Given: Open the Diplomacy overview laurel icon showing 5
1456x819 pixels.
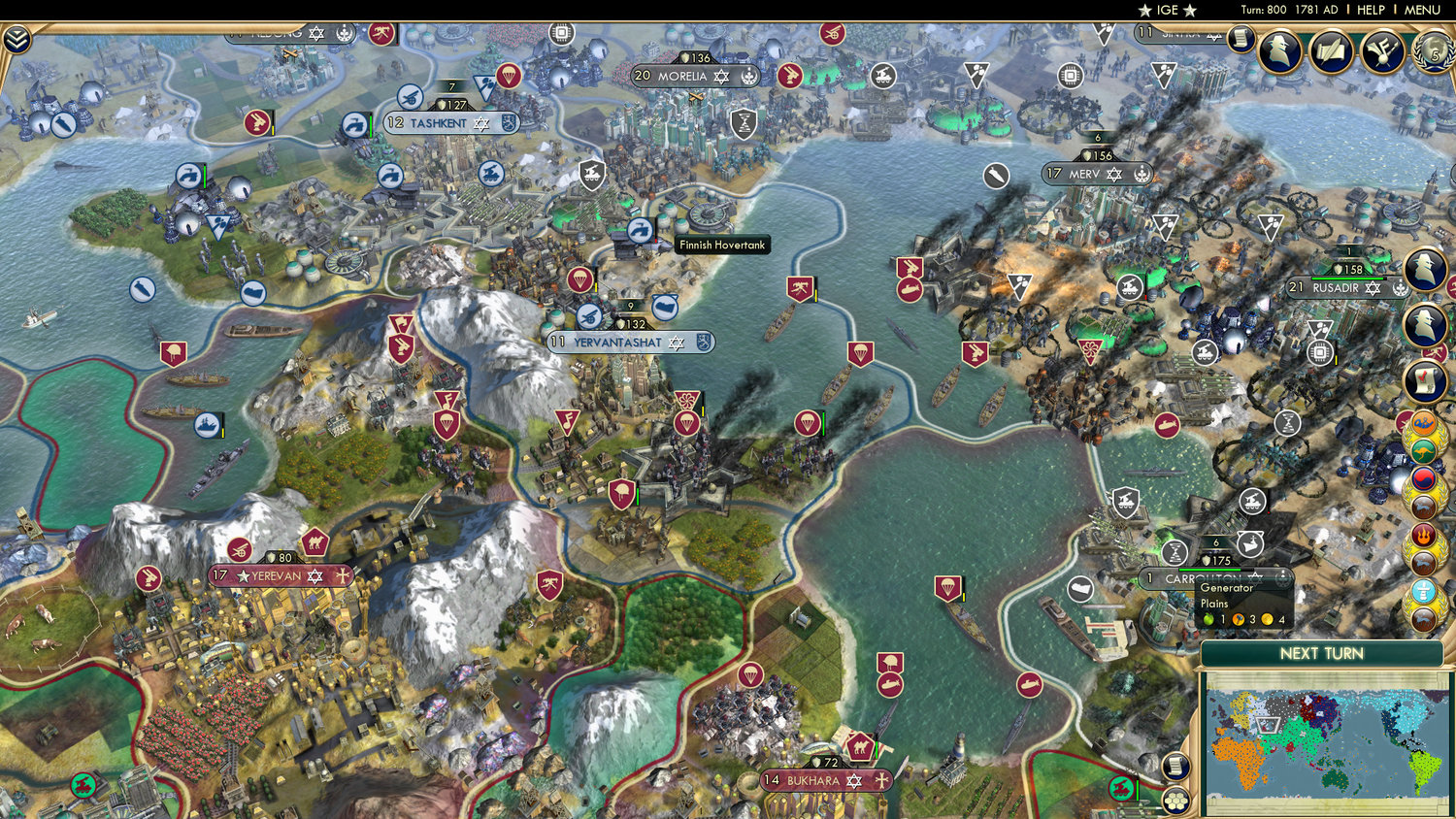Looking at the screenshot, I should (1434, 51).
